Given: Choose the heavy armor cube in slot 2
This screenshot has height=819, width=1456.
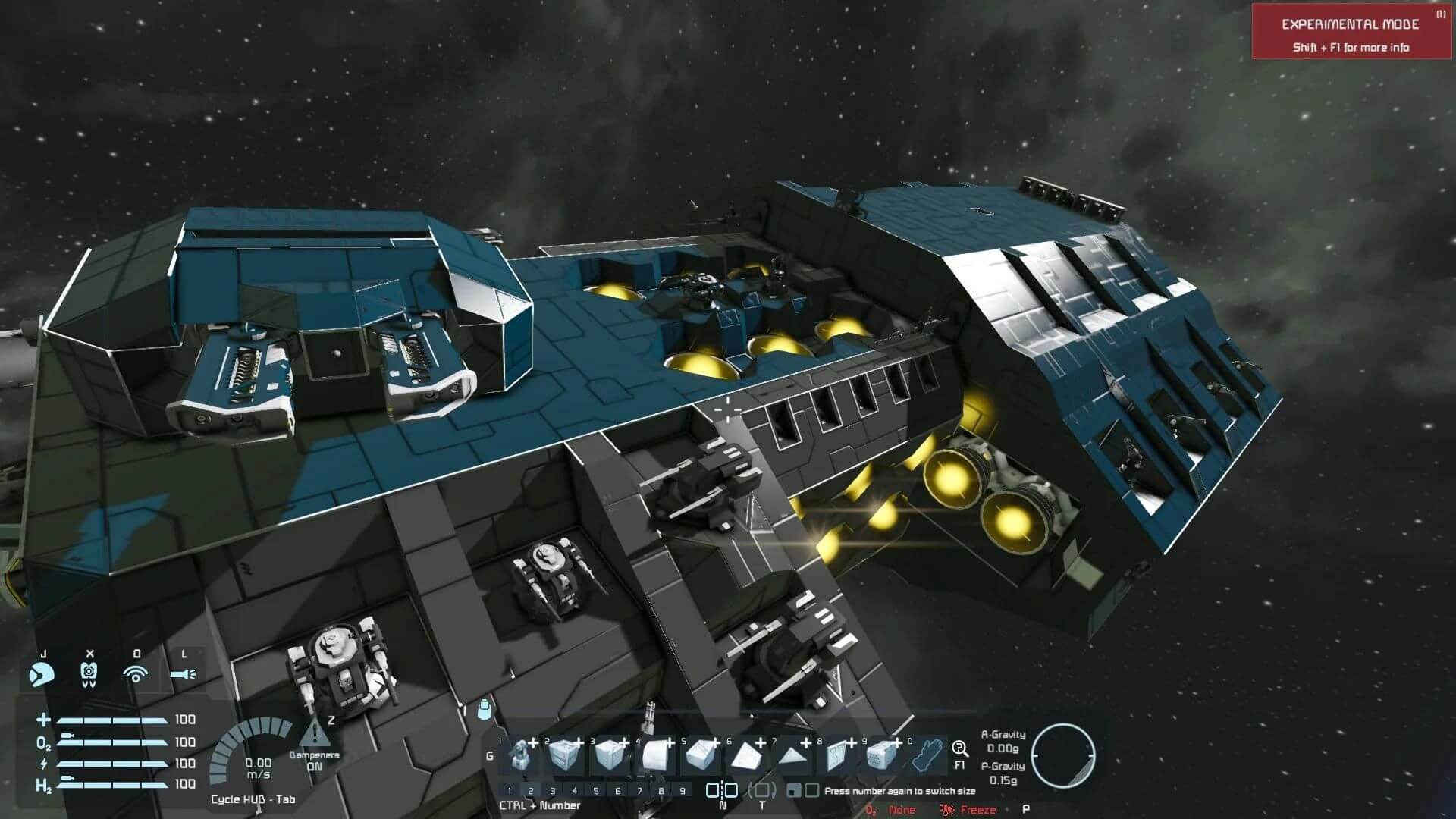Looking at the screenshot, I should [x=564, y=755].
